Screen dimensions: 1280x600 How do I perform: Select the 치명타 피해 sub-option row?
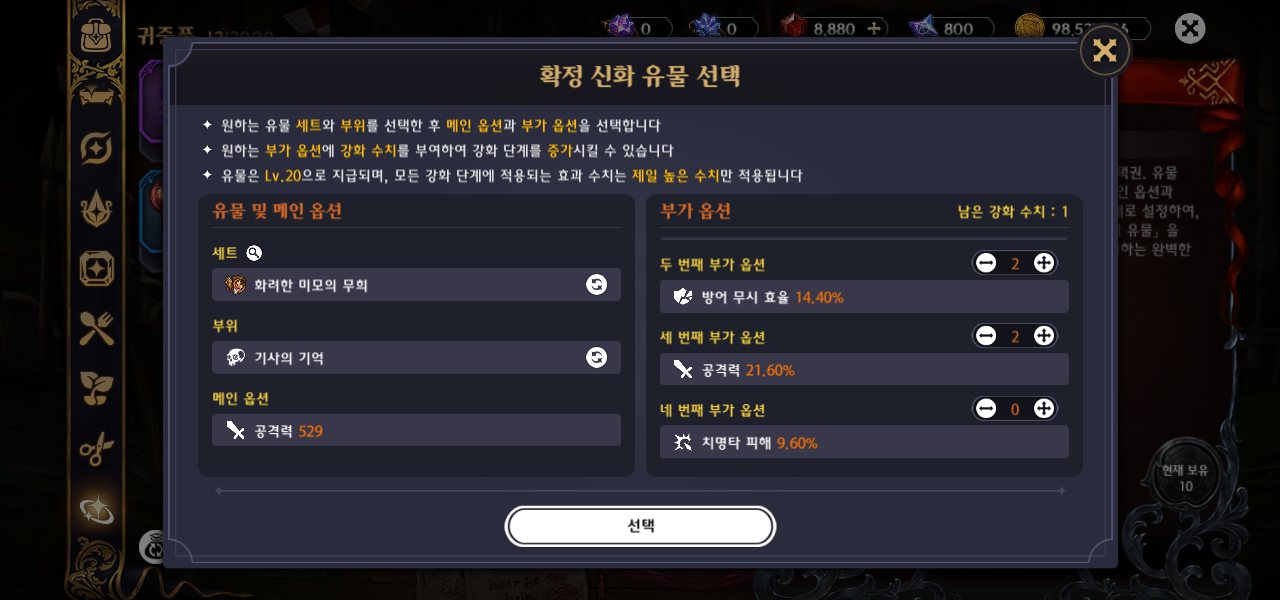point(864,442)
